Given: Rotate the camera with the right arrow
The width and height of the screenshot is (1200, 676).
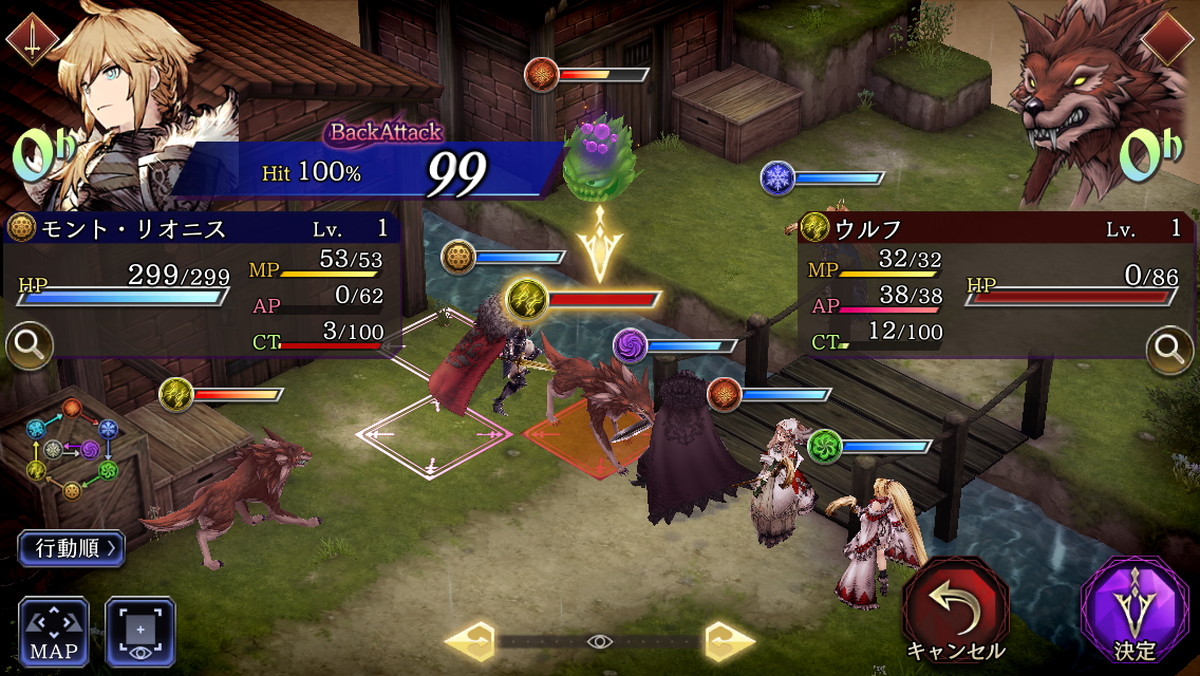Looking at the screenshot, I should point(729,642).
